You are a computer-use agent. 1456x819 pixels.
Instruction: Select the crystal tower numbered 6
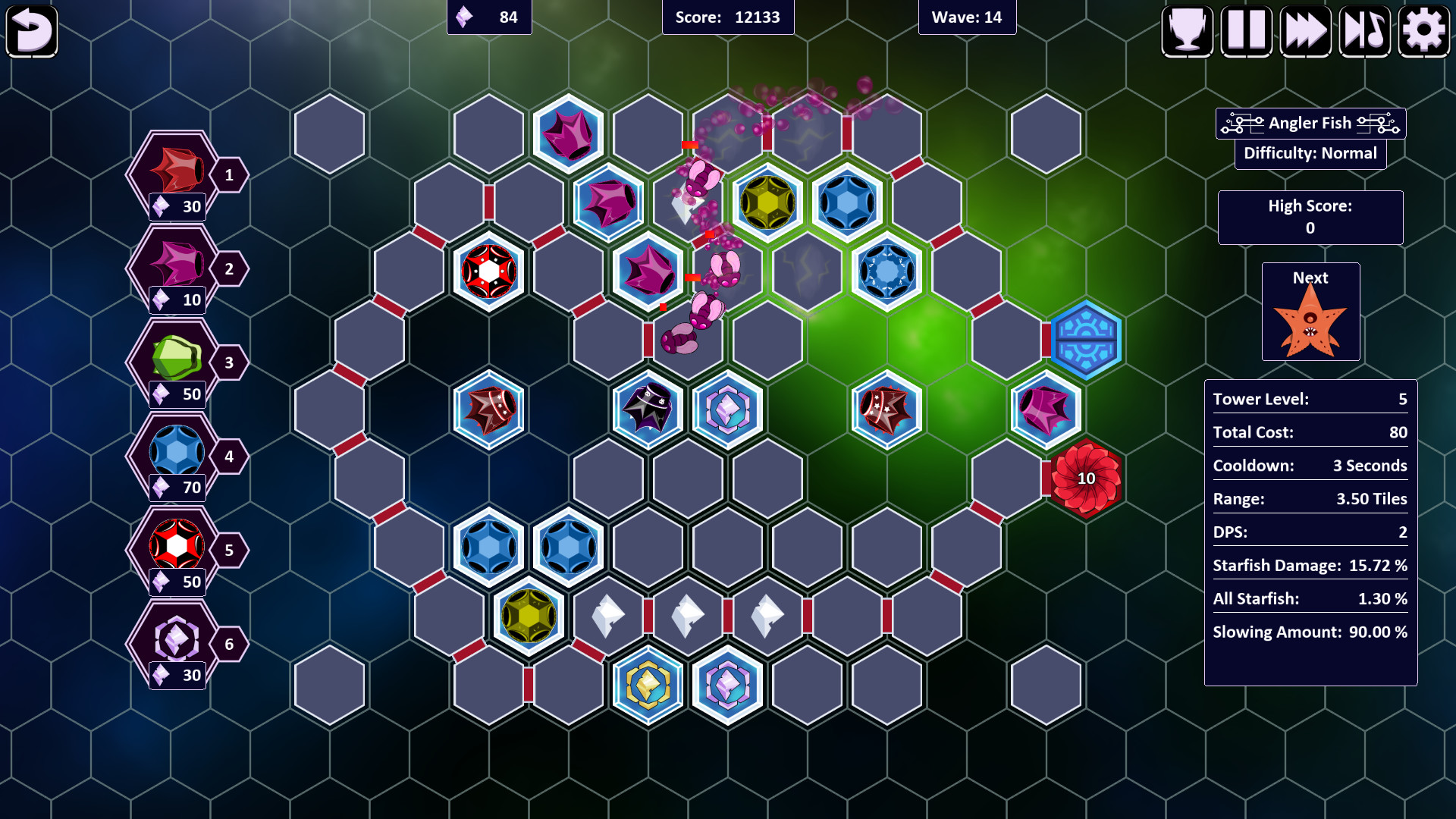[176, 643]
